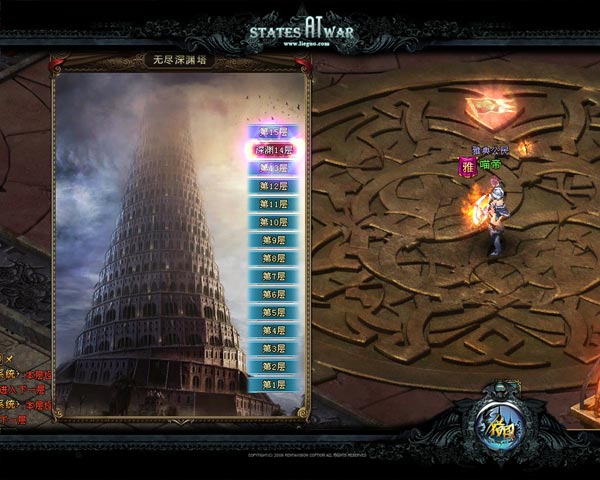Image resolution: width=600 pixels, height=480 pixels.
Task: Click the States At War logo
Action: [301, 28]
